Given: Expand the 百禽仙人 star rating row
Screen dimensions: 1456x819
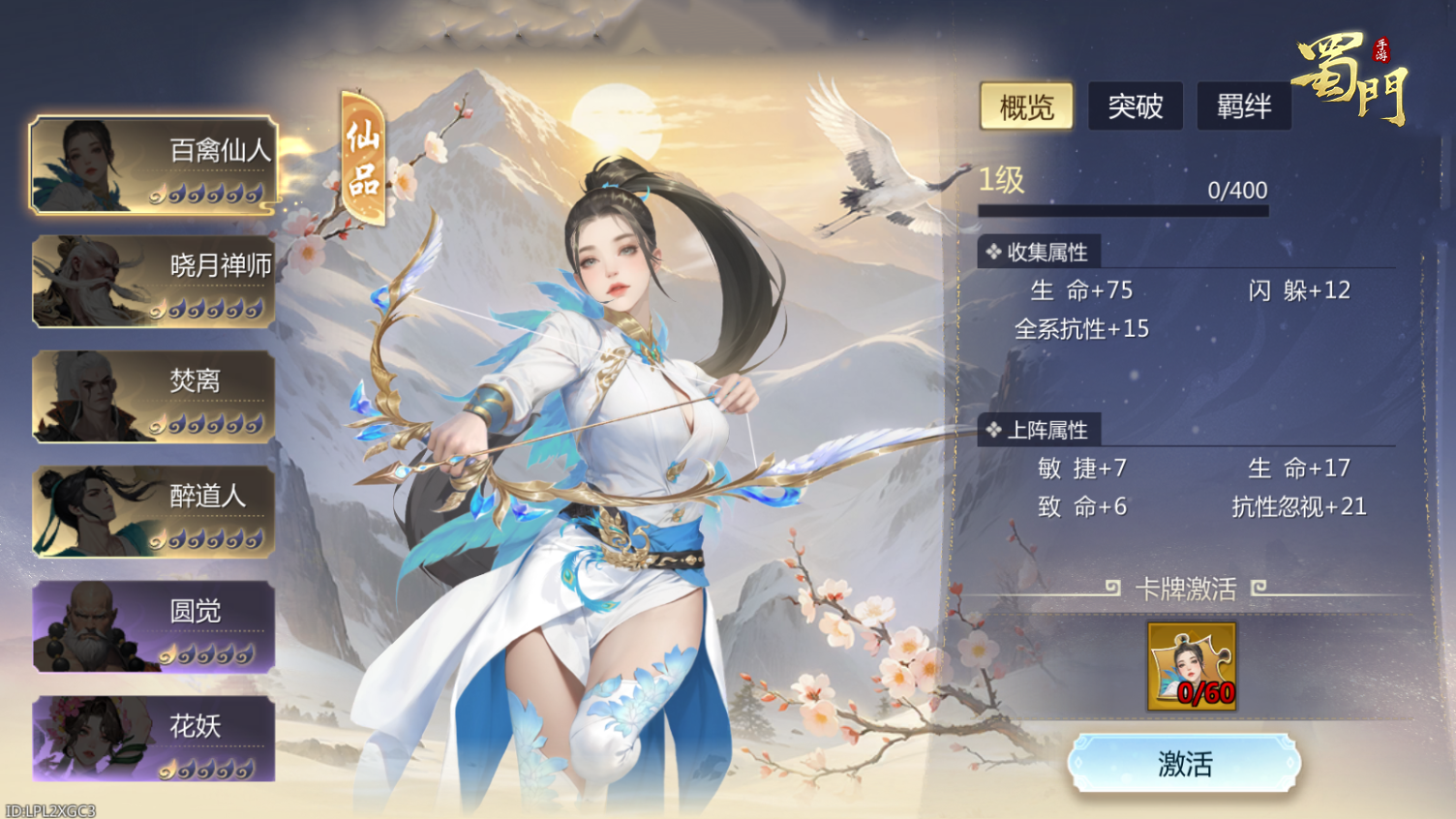Looking at the screenshot, I should 206,196.
